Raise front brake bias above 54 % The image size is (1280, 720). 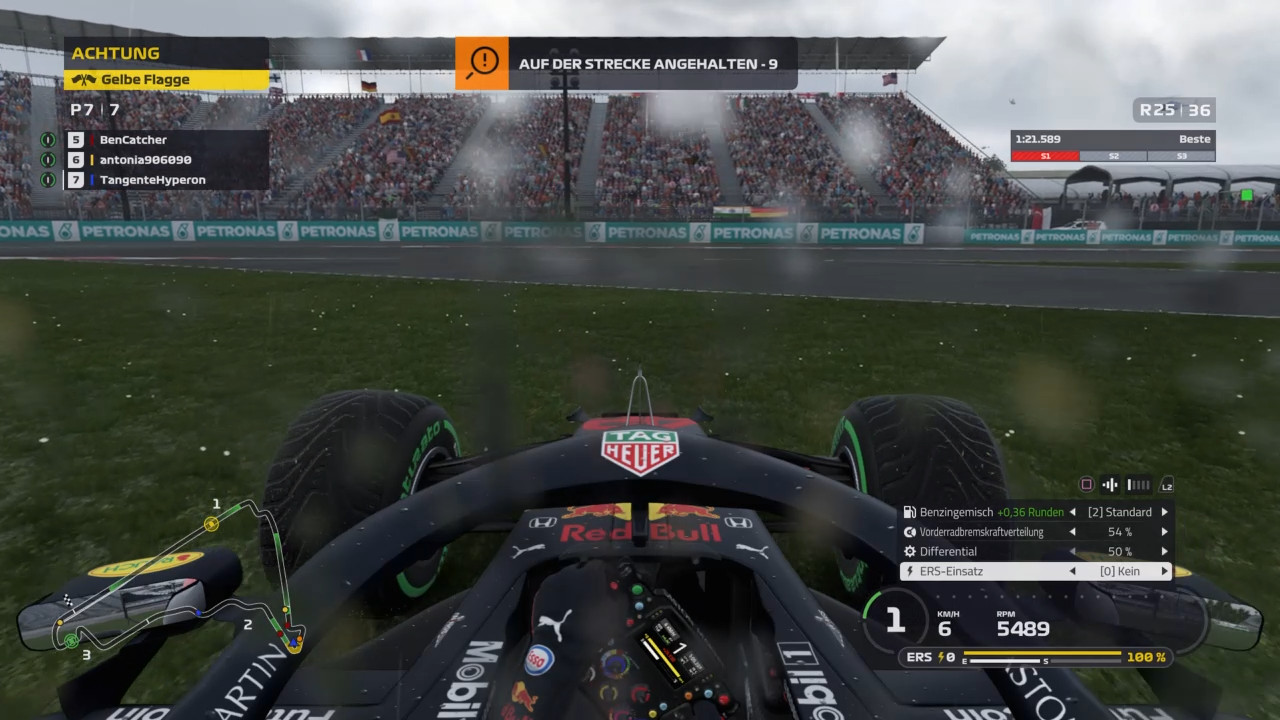1164,532
